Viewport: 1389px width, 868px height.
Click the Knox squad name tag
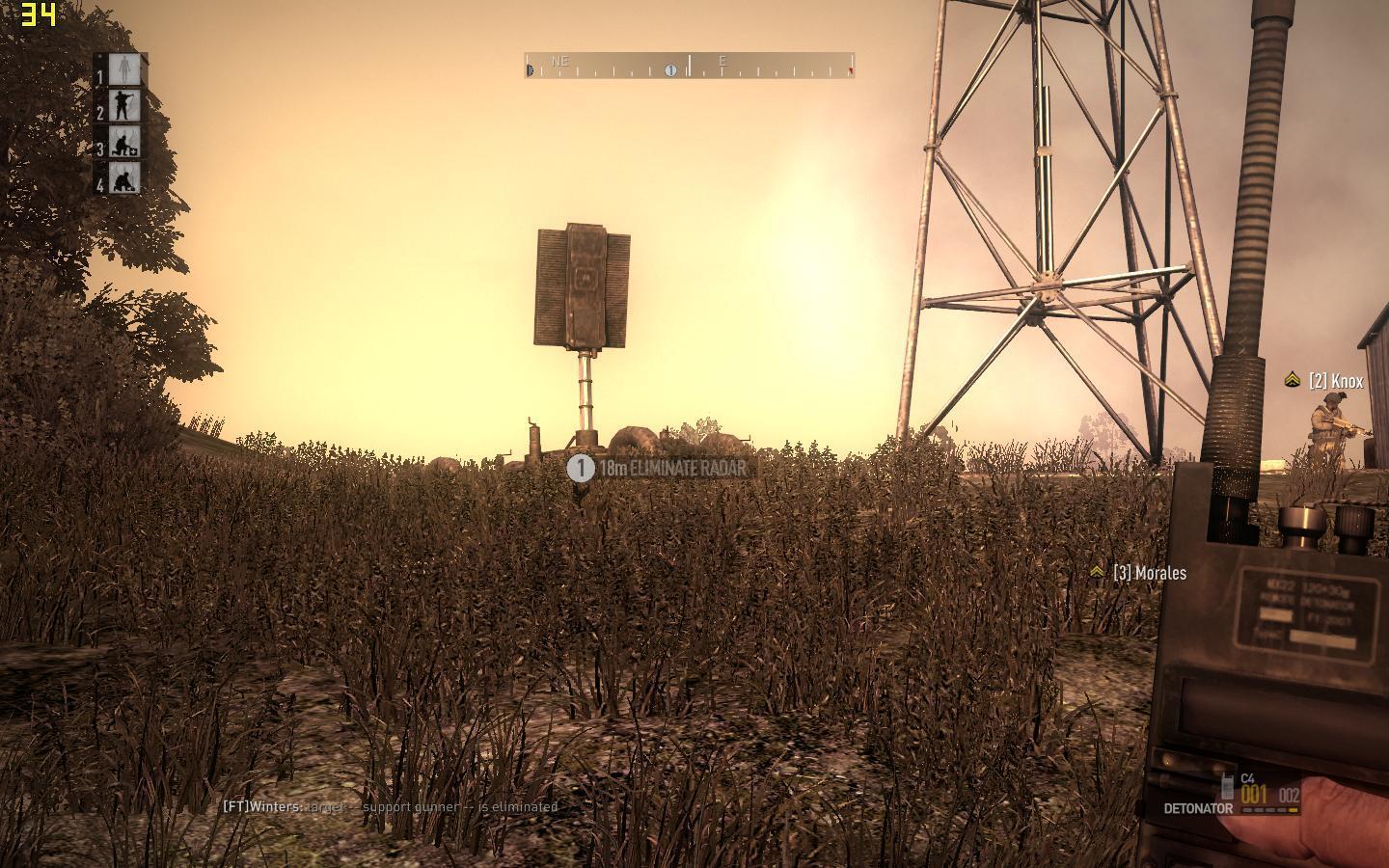(x=1336, y=381)
